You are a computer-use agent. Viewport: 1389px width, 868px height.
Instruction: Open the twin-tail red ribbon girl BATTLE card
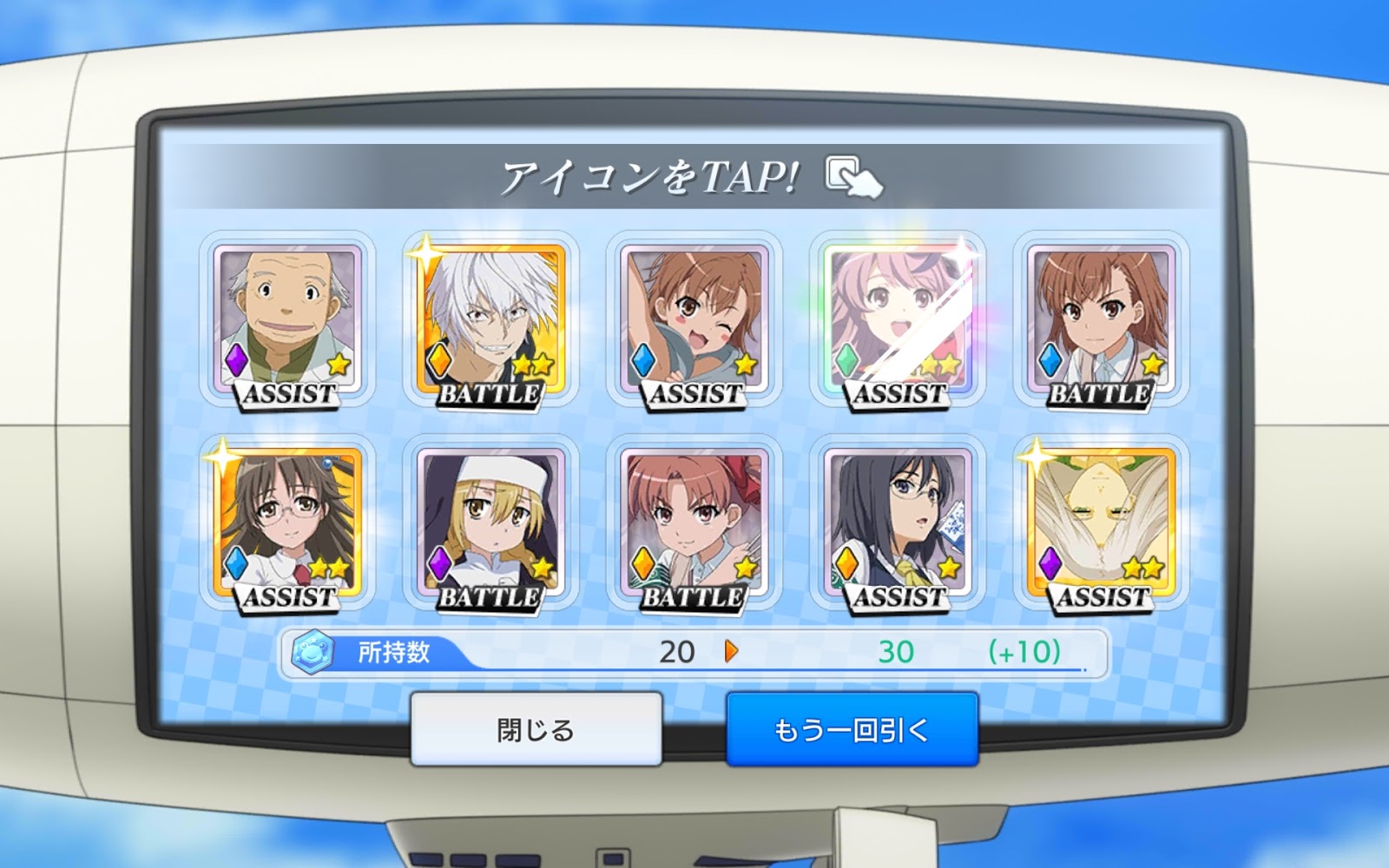point(694,523)
